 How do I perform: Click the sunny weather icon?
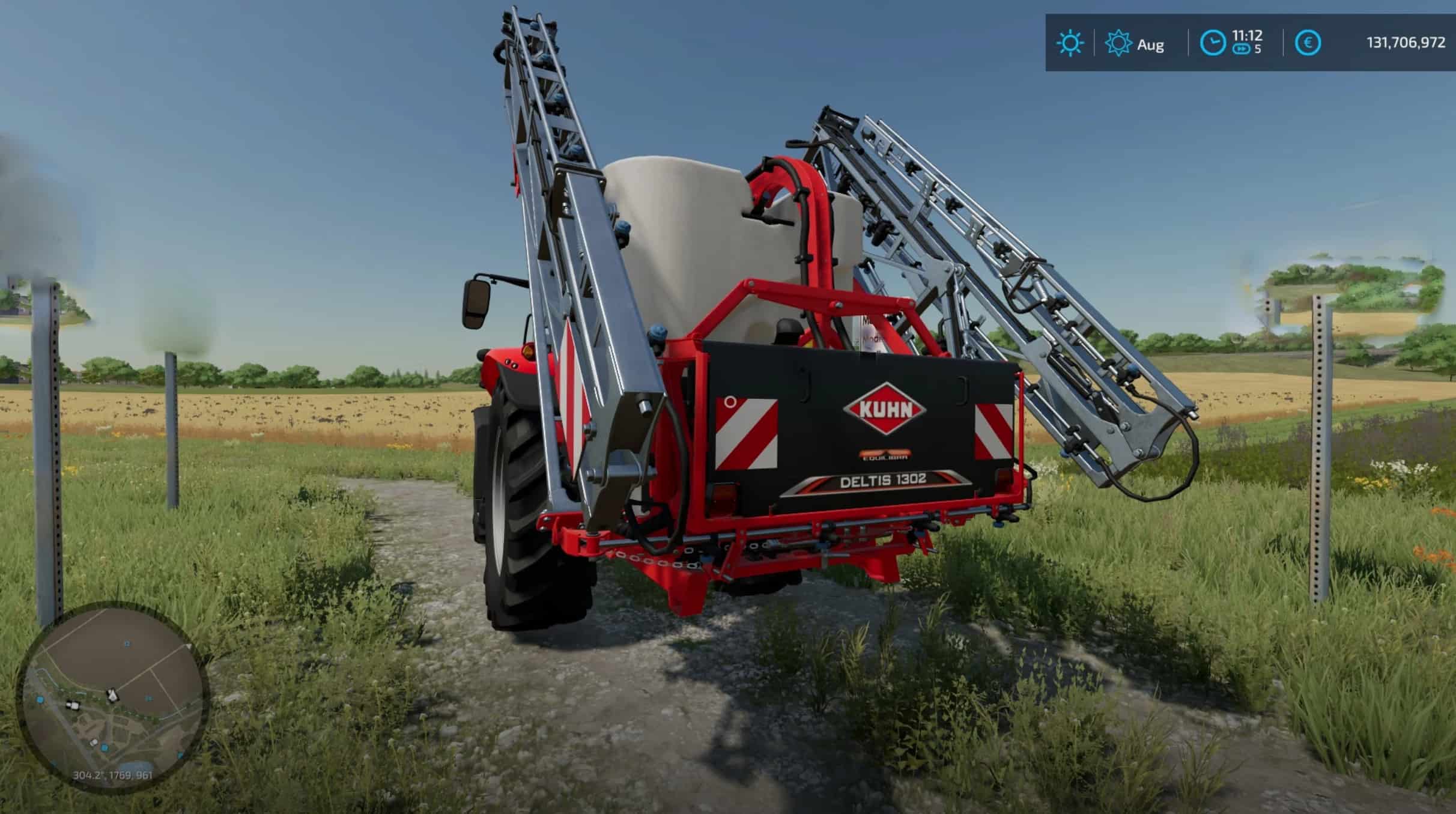point(1070,44)
